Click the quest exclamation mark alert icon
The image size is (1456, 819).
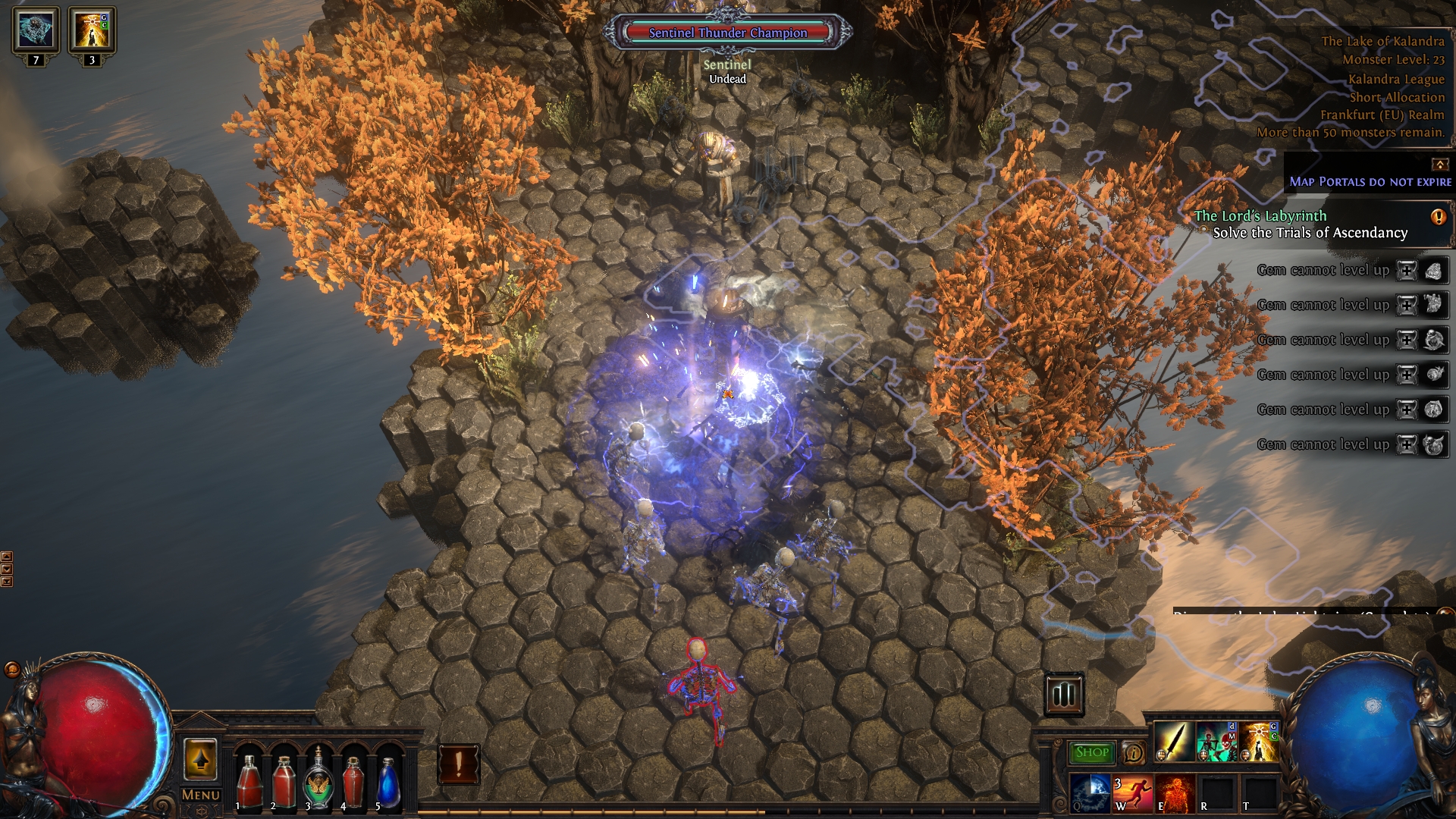[x=1438, y=218]
